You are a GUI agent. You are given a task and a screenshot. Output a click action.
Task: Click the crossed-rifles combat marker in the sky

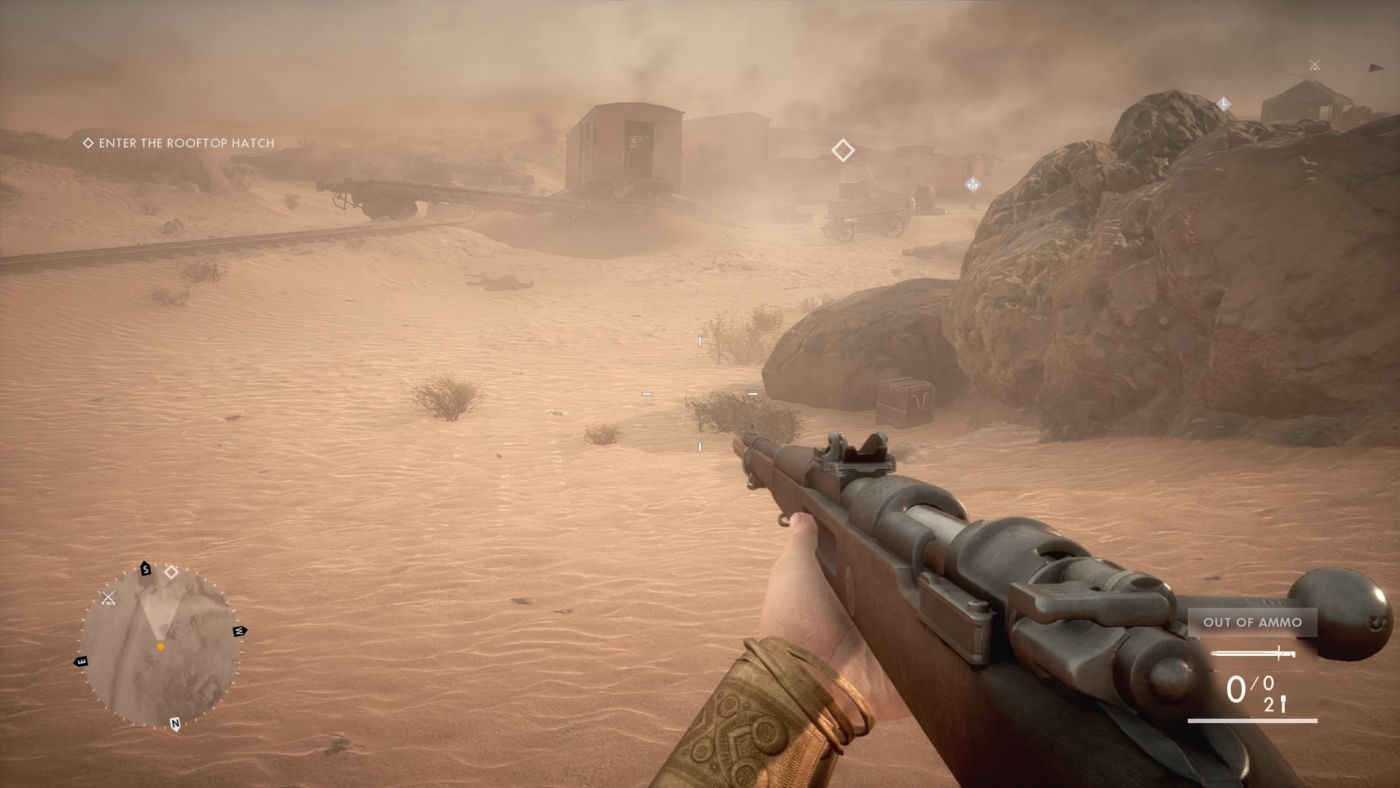pyautogui.click(x=1314, y=64)
